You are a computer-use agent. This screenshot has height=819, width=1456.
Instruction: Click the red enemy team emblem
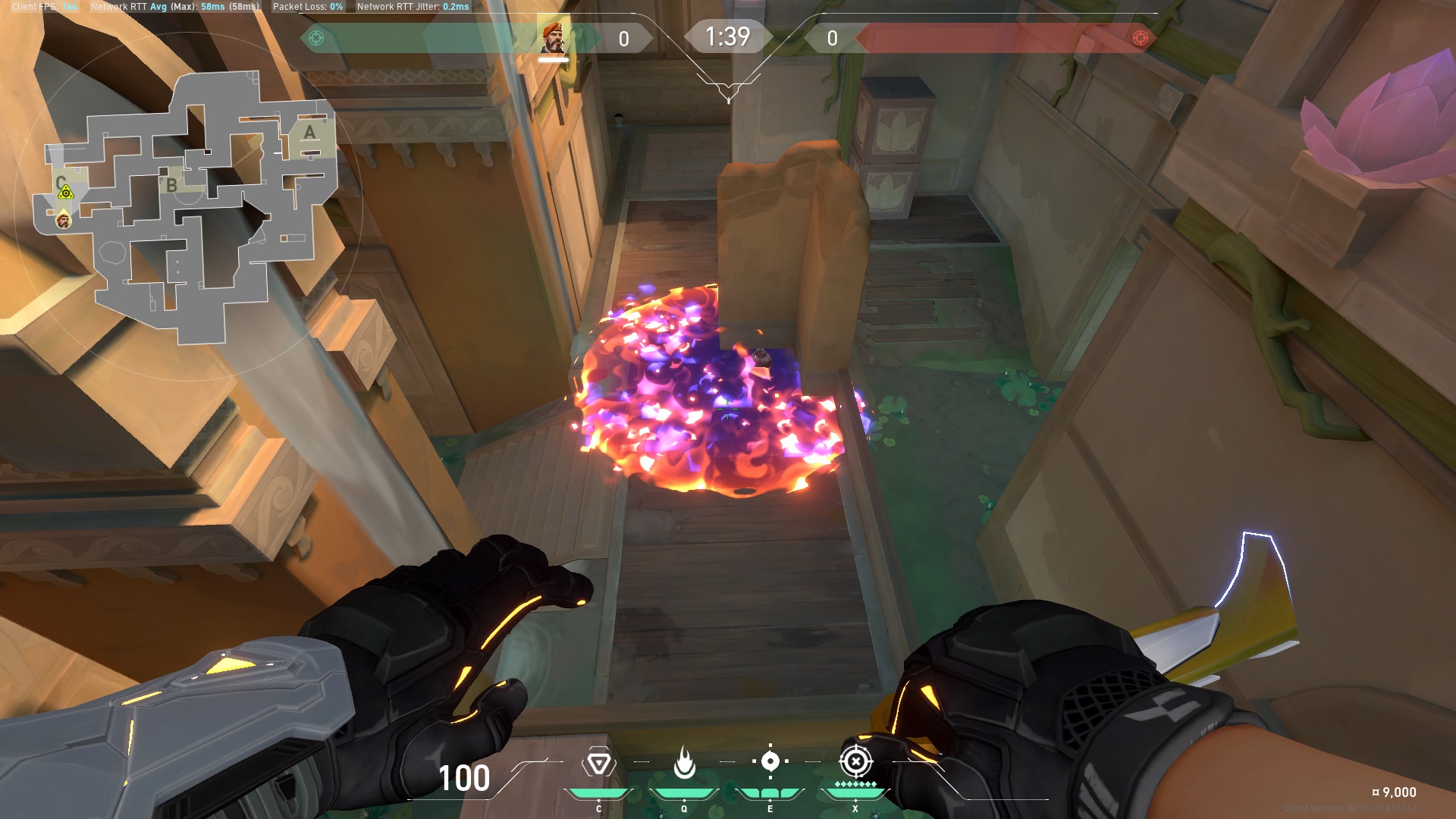pyautogui.click(x=1139, y=38)
